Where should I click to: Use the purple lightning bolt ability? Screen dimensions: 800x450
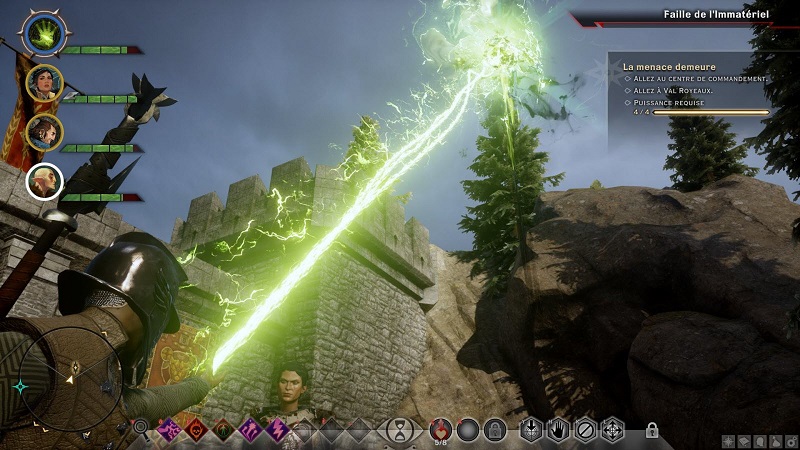pos(277,430)
